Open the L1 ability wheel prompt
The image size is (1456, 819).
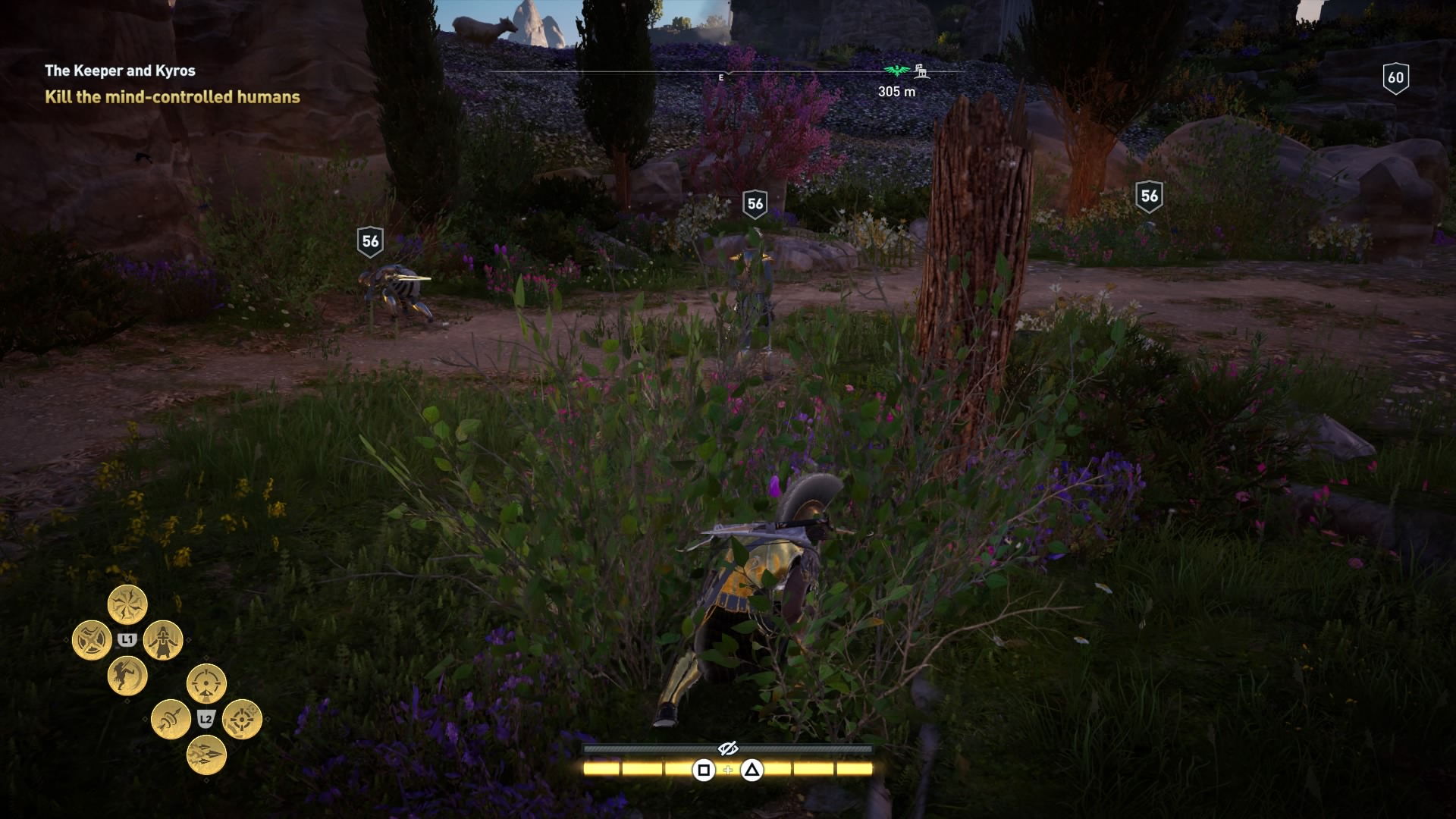(127, 639)
